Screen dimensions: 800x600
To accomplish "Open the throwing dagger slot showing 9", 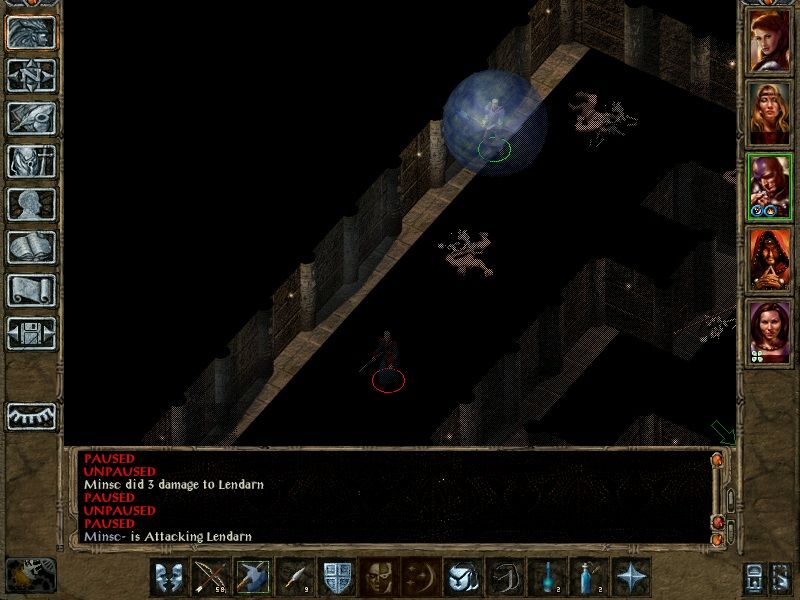I will [x=295, y=578].
